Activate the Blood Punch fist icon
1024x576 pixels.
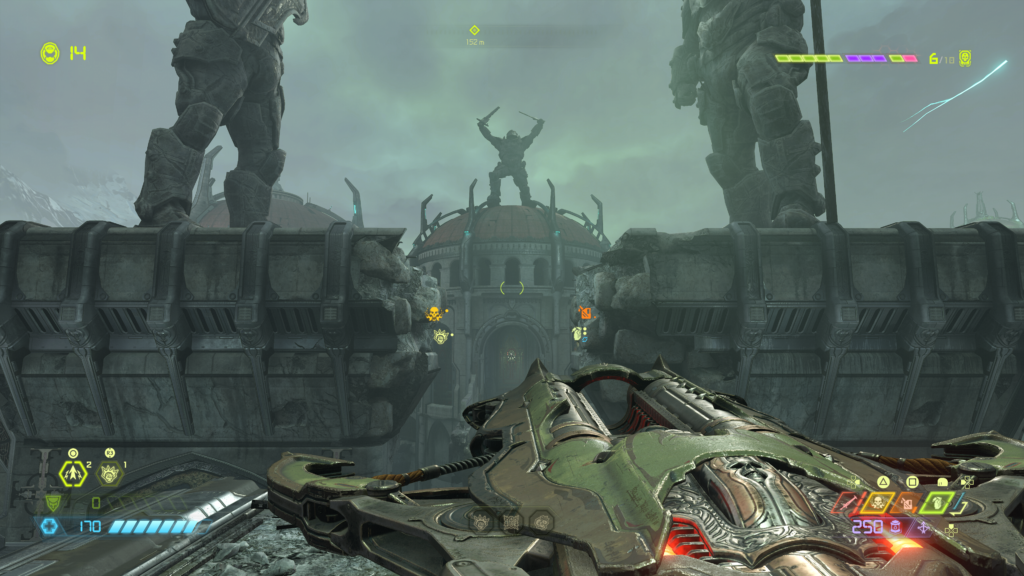108,473
